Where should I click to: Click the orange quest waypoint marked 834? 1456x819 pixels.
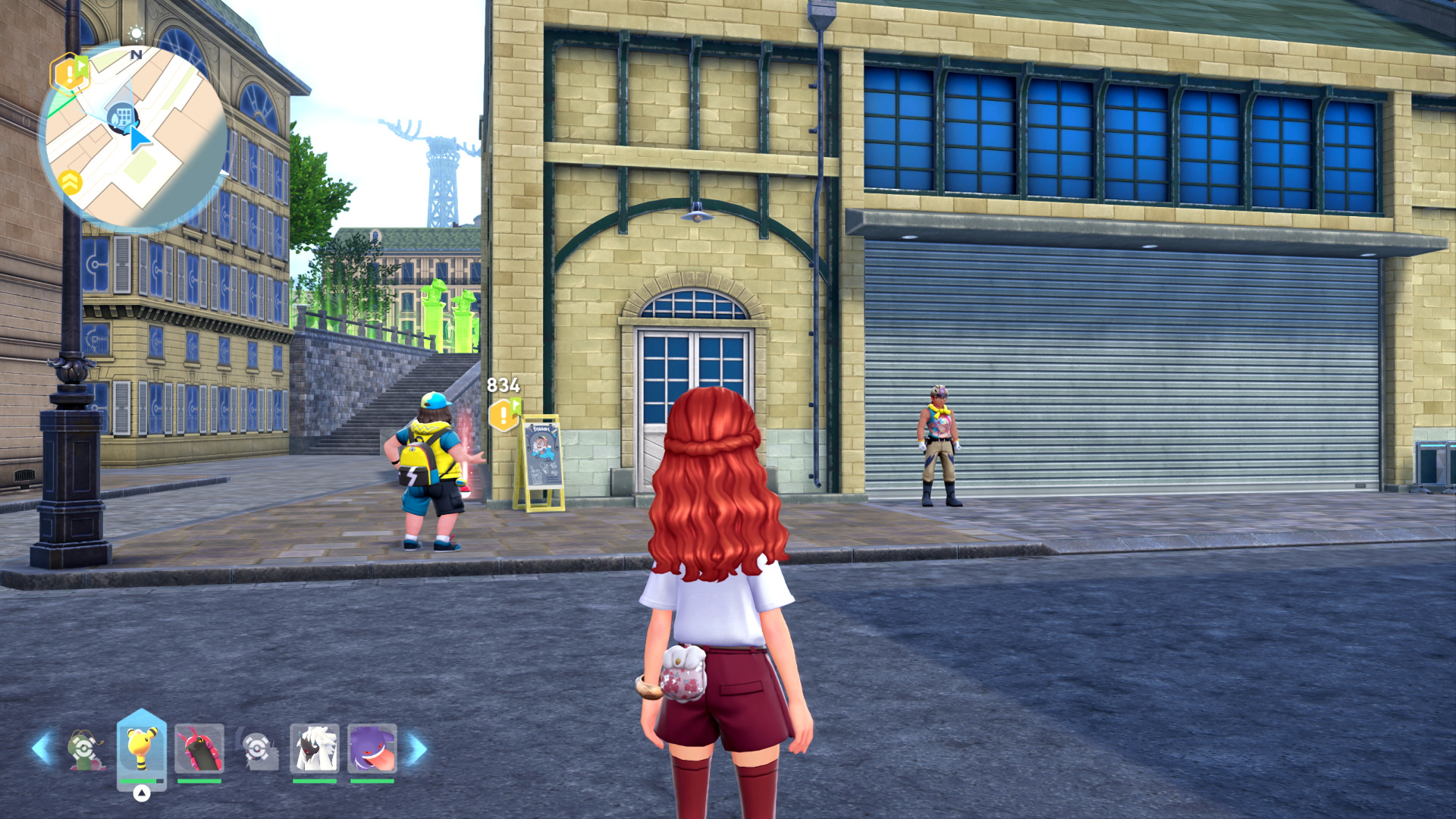(x=504, y=415)
